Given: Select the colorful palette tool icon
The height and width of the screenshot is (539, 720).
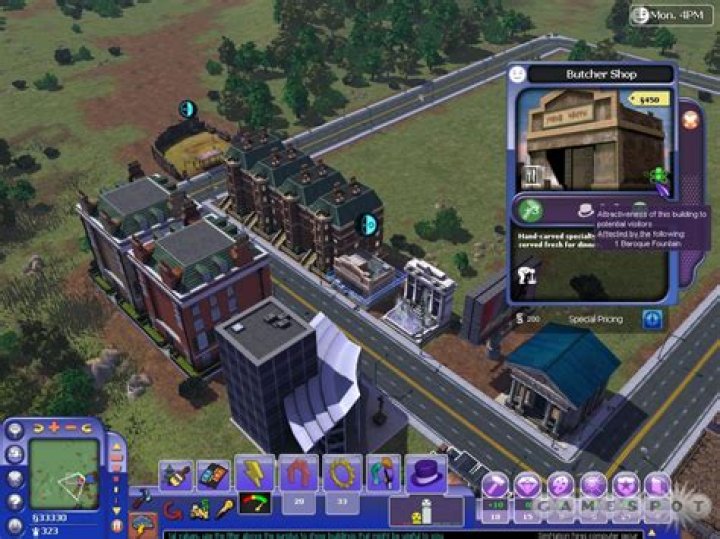Looking at the screenshot, I should (212, 475).
